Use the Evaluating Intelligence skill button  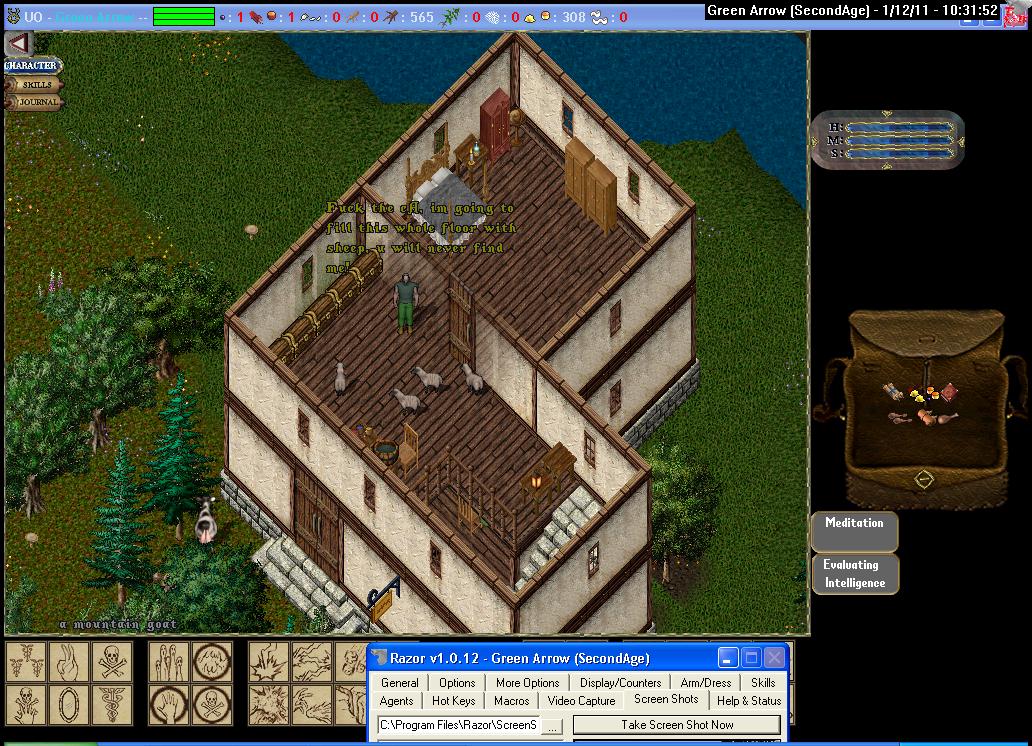click(x=854, y=574)
